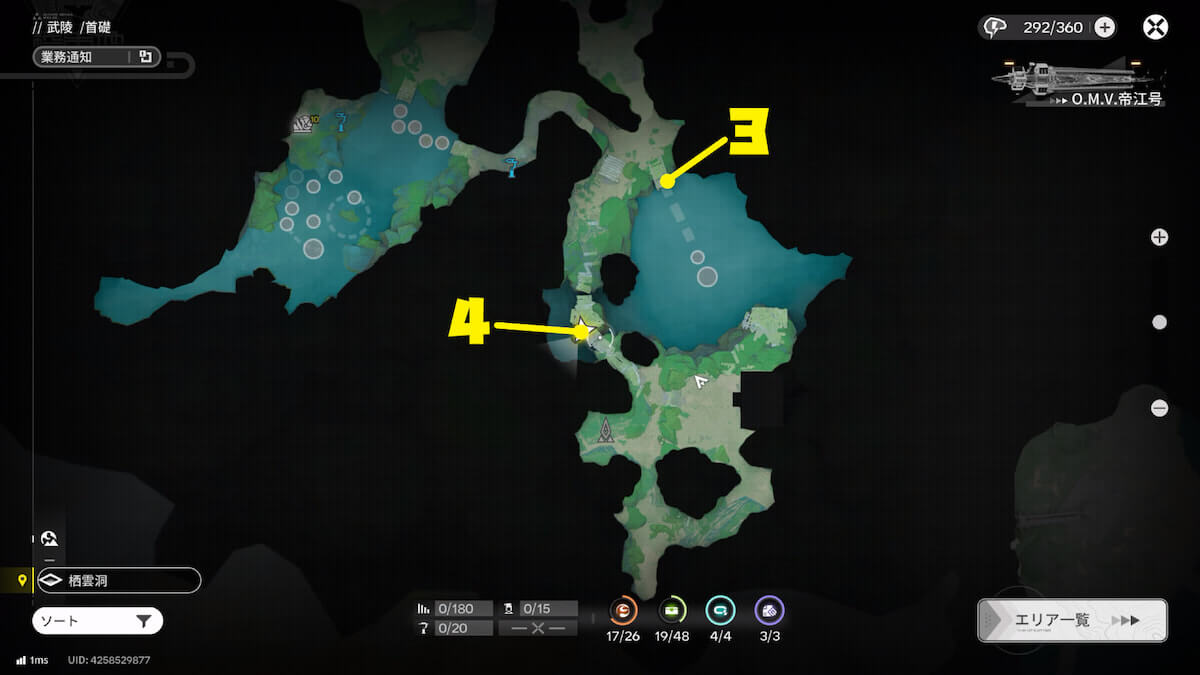
Task: Click the green chest tracker showing 19/48
Action: coord(672,609)
